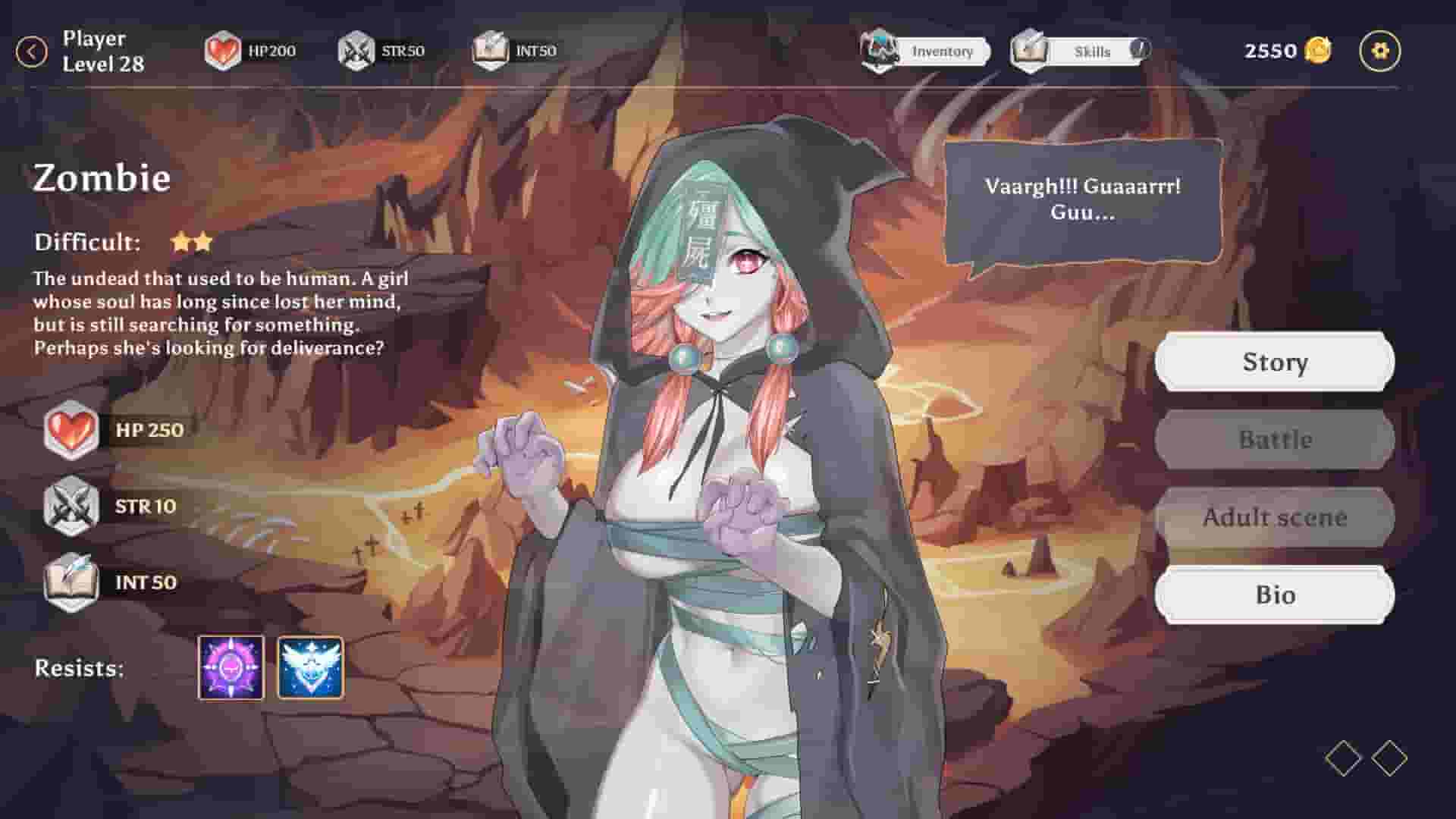
Task: Click the HP 200 heart icon
Action: coord(222,50)
